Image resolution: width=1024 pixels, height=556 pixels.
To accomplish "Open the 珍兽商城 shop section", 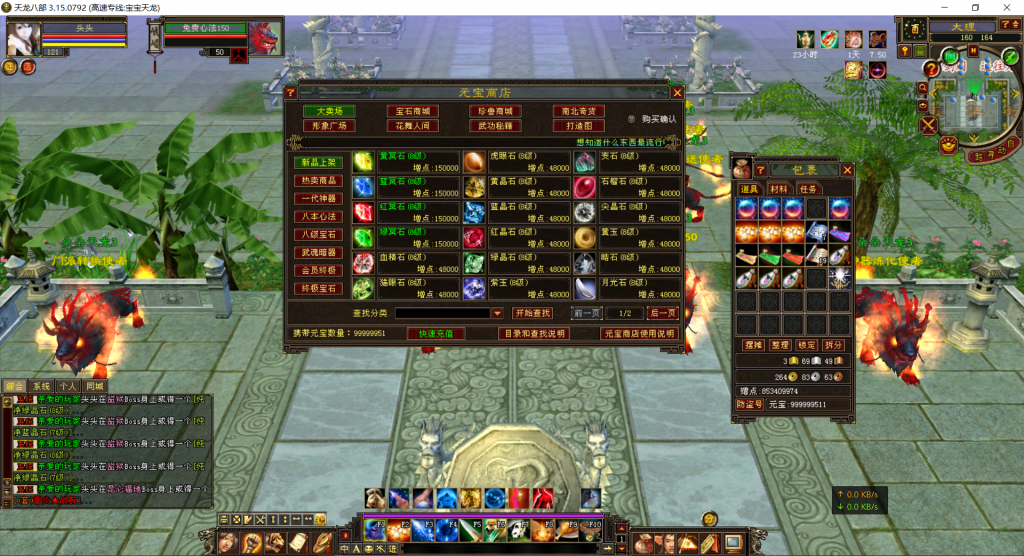I will [495, 111].
